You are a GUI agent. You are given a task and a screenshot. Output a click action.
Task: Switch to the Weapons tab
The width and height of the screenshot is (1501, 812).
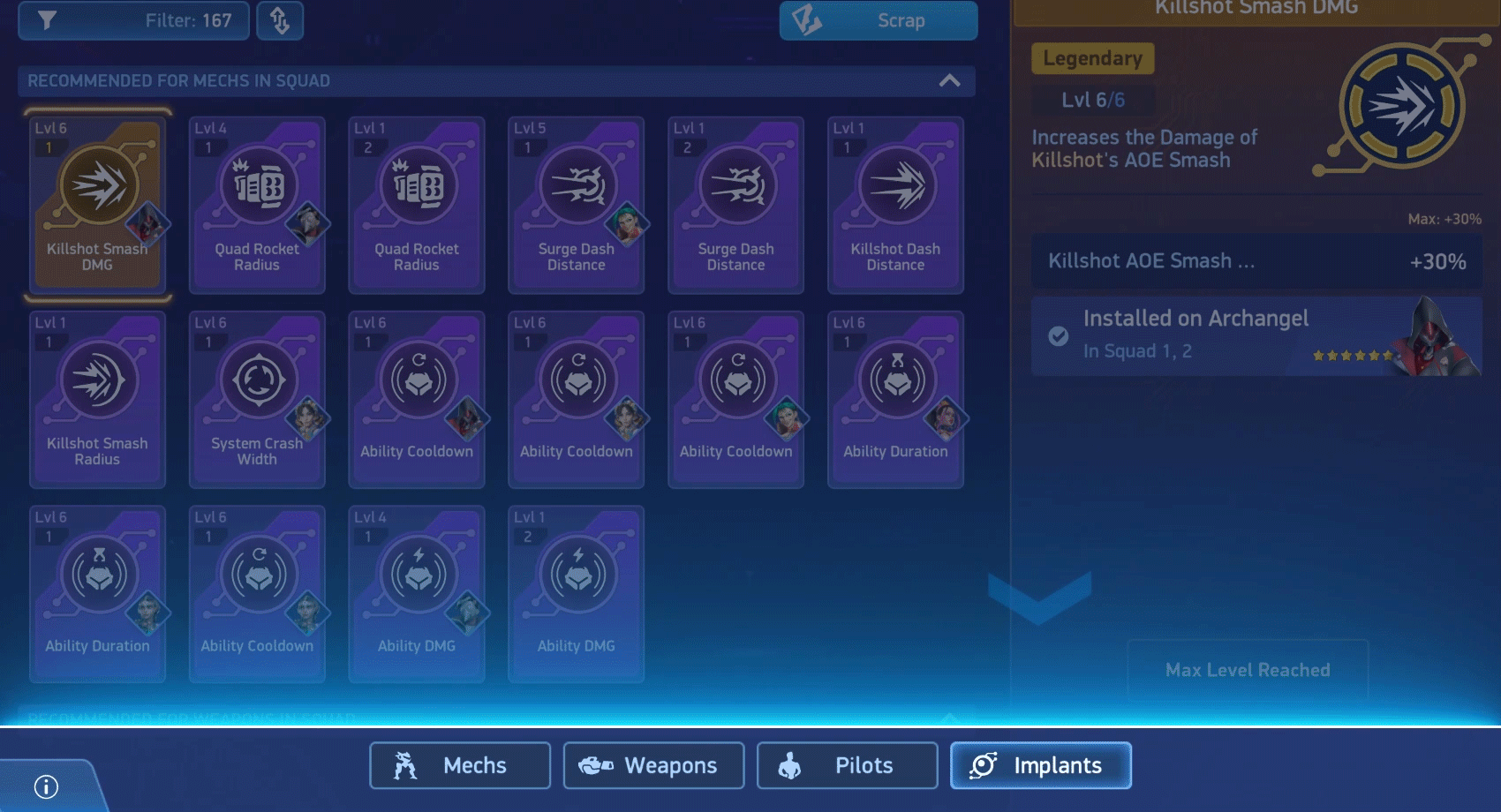click(x=652, y=765)
